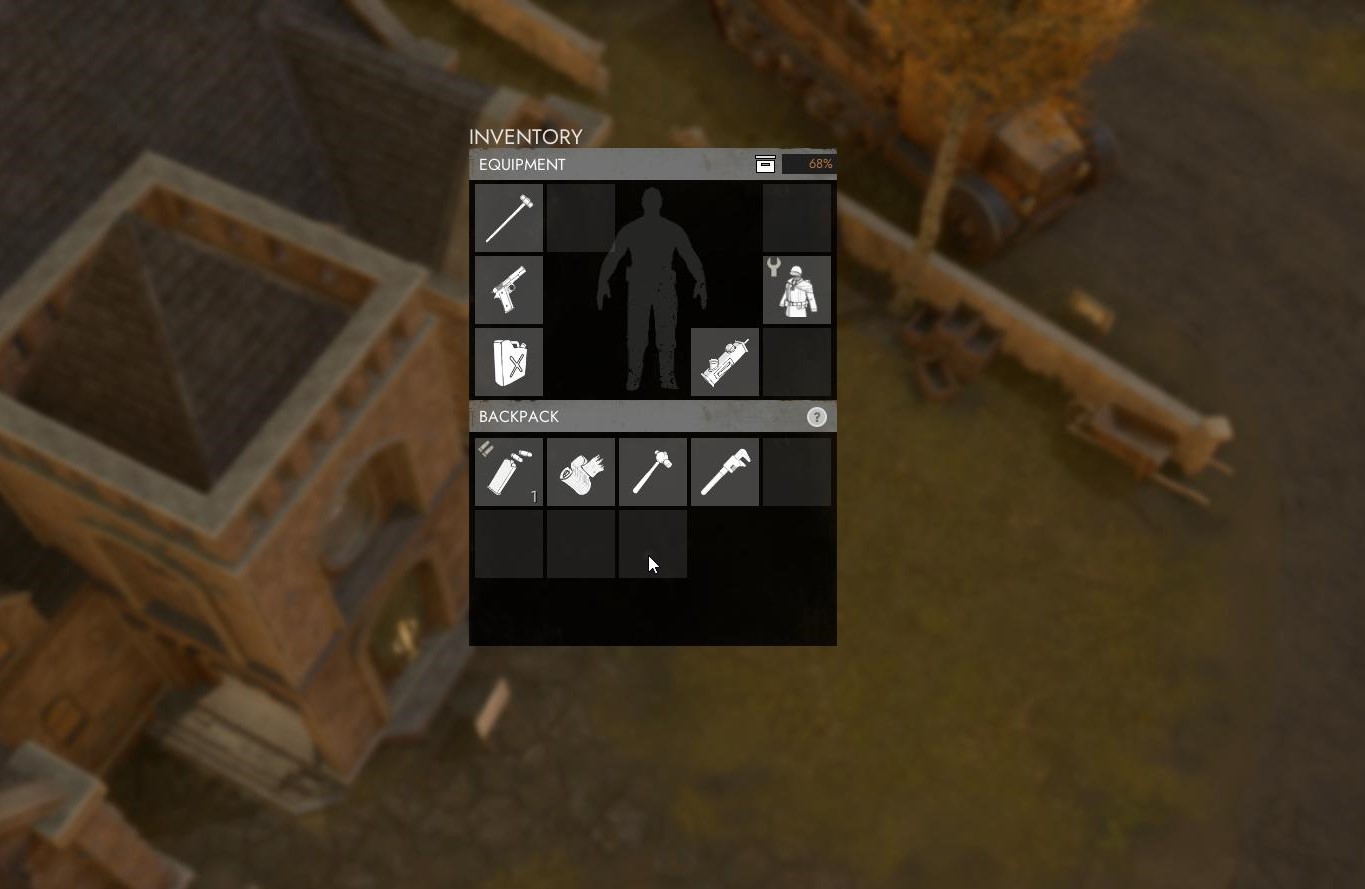Select the hammer in the backpack
The width and height of the screenshot is (1365, 889).
pos(652,471)
